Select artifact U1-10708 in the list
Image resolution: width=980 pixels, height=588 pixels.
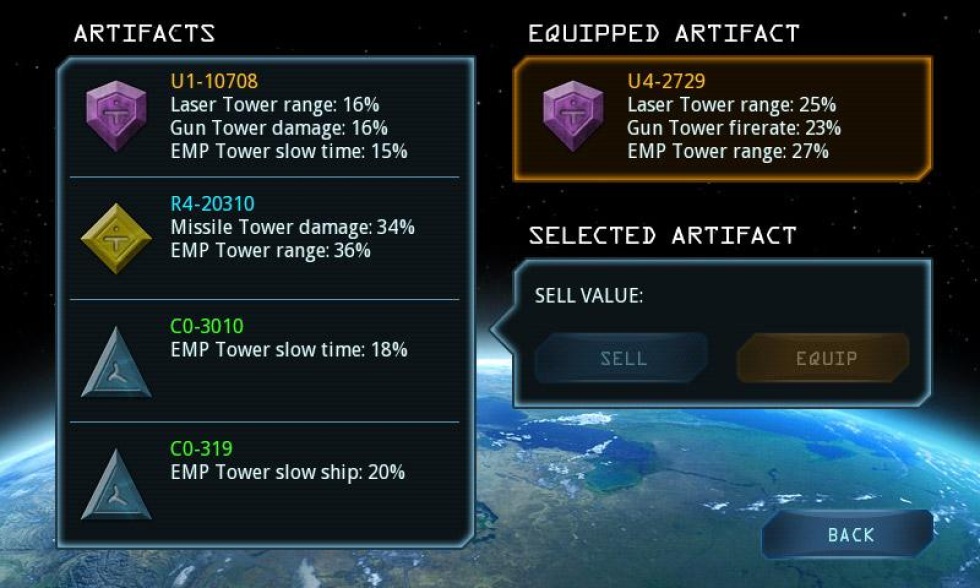(x=265, y=116)
